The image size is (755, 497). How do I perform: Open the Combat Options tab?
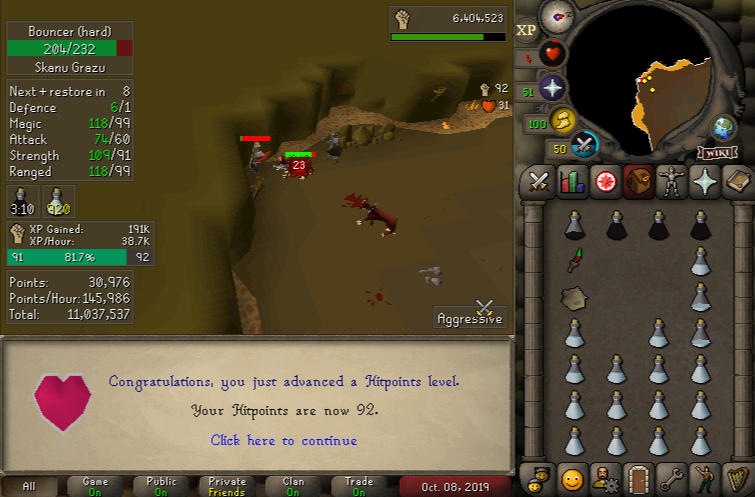coord(540,181)
